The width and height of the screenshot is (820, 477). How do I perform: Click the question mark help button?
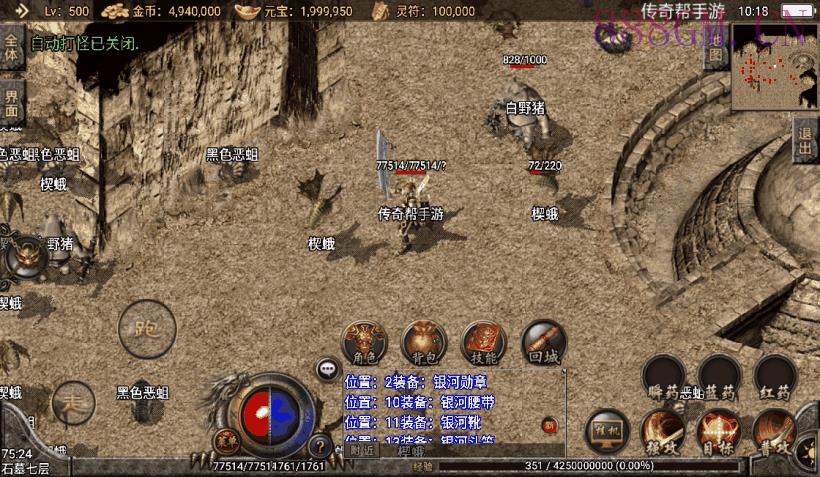click(x=320, y=446)
